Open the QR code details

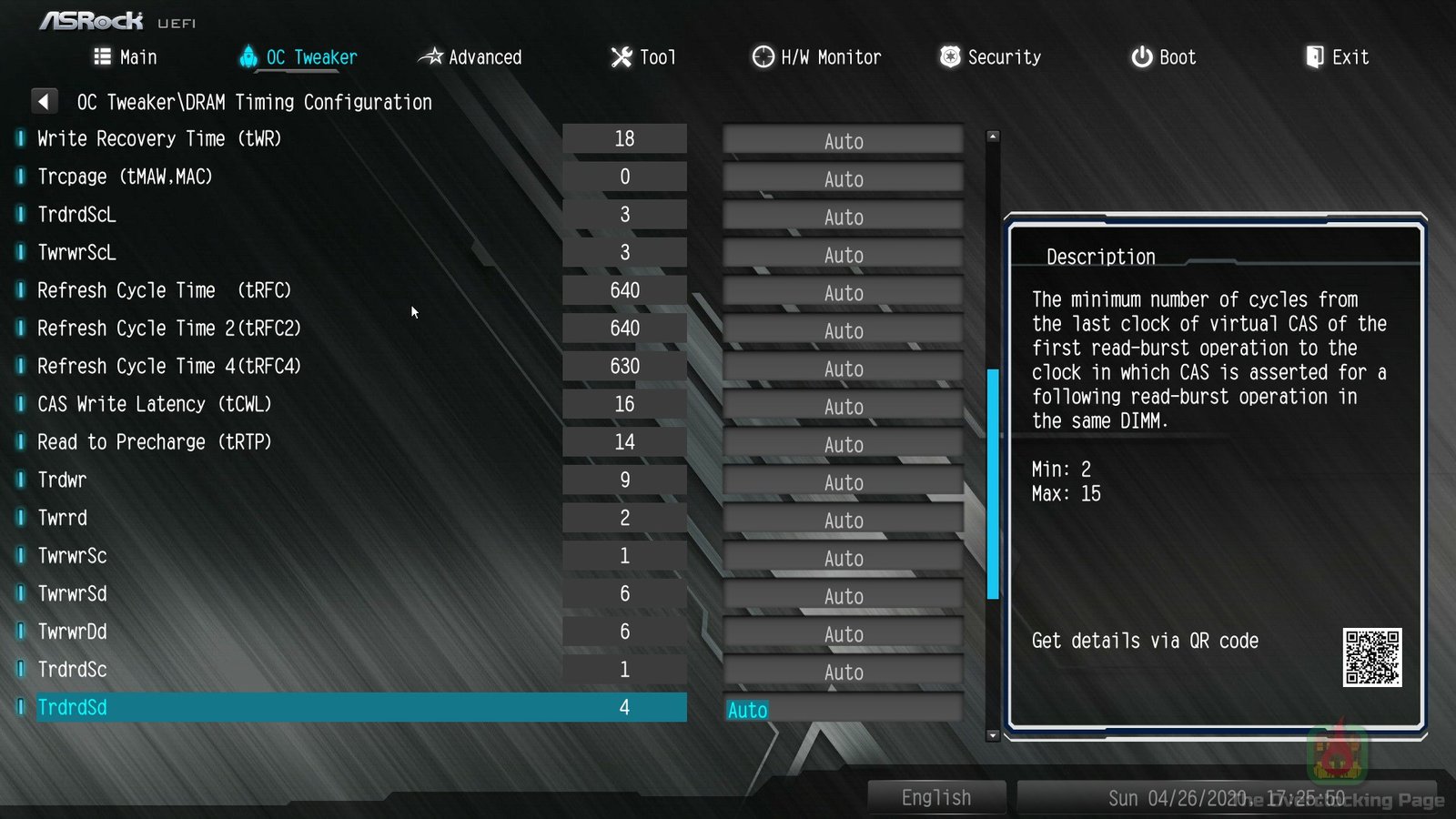1371,657
